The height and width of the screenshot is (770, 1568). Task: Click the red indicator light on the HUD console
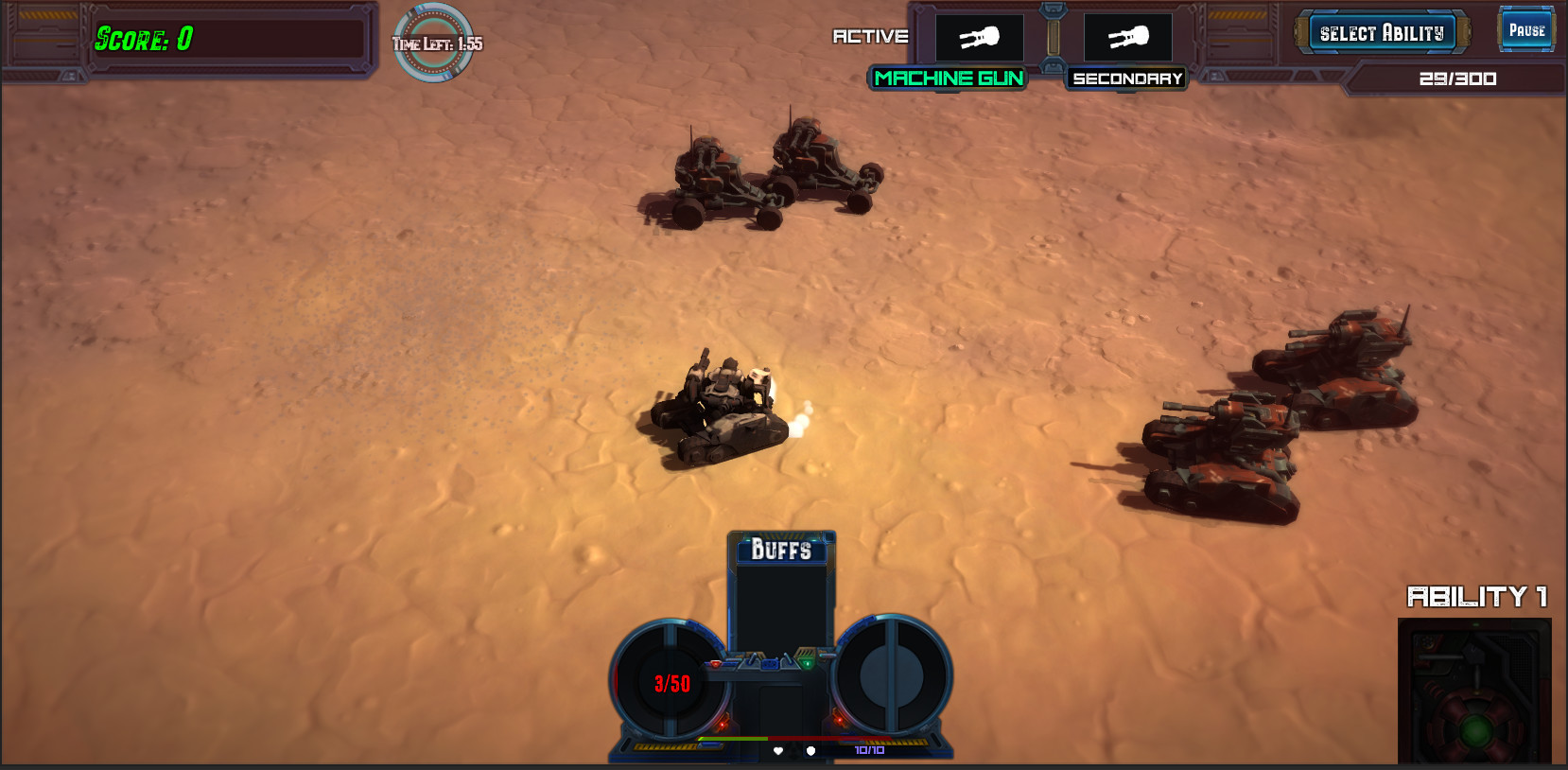716,664
